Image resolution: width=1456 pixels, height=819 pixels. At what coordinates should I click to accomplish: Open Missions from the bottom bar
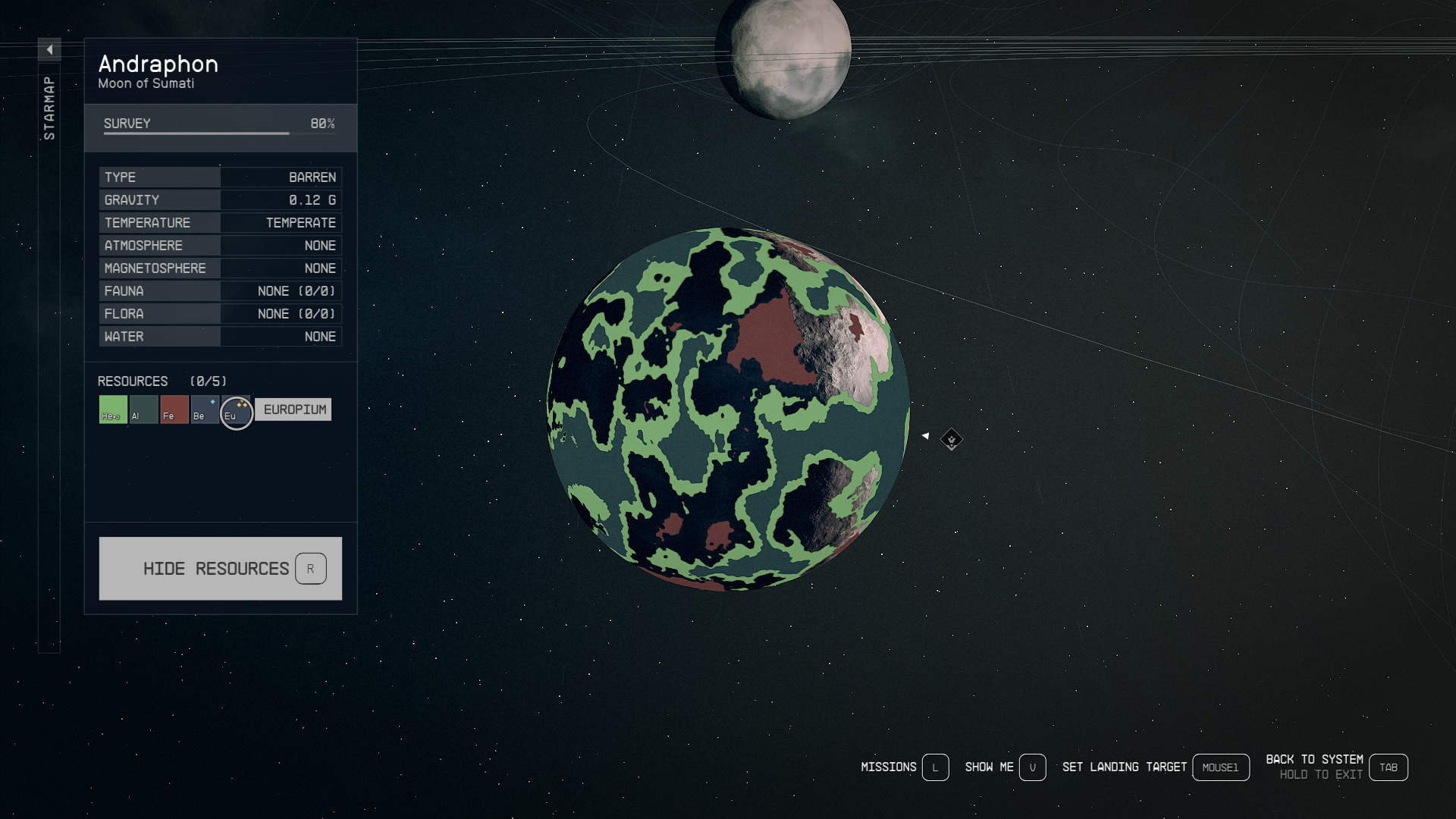pos(904,767)
